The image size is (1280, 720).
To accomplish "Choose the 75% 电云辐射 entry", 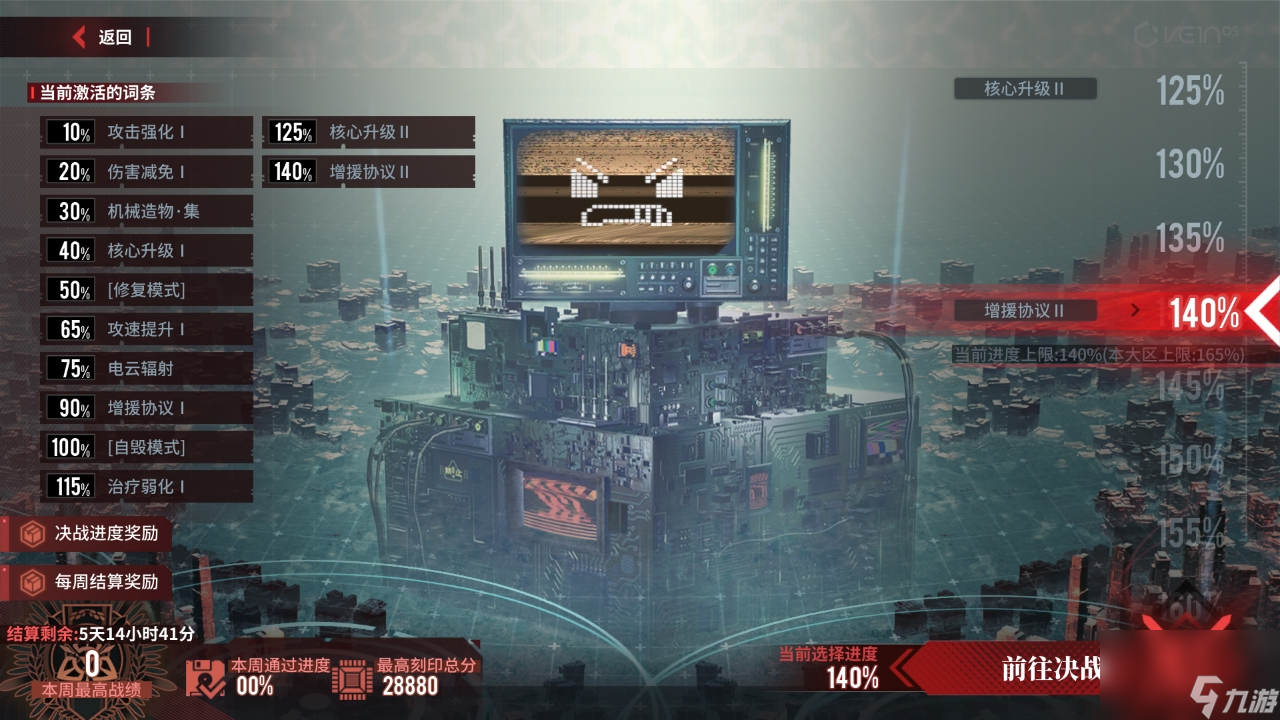I will [146, 368].
